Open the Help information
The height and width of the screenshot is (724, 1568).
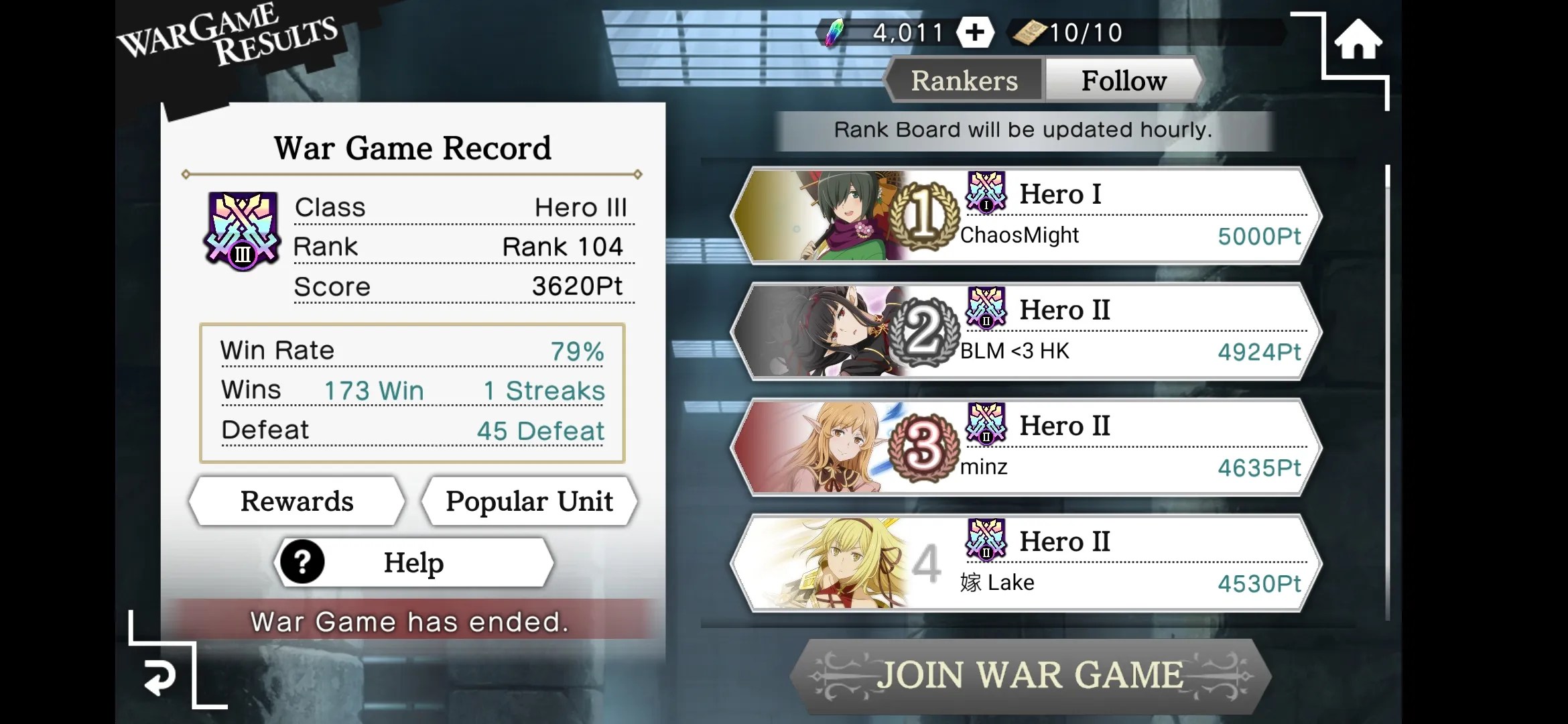tap(413, 562)
